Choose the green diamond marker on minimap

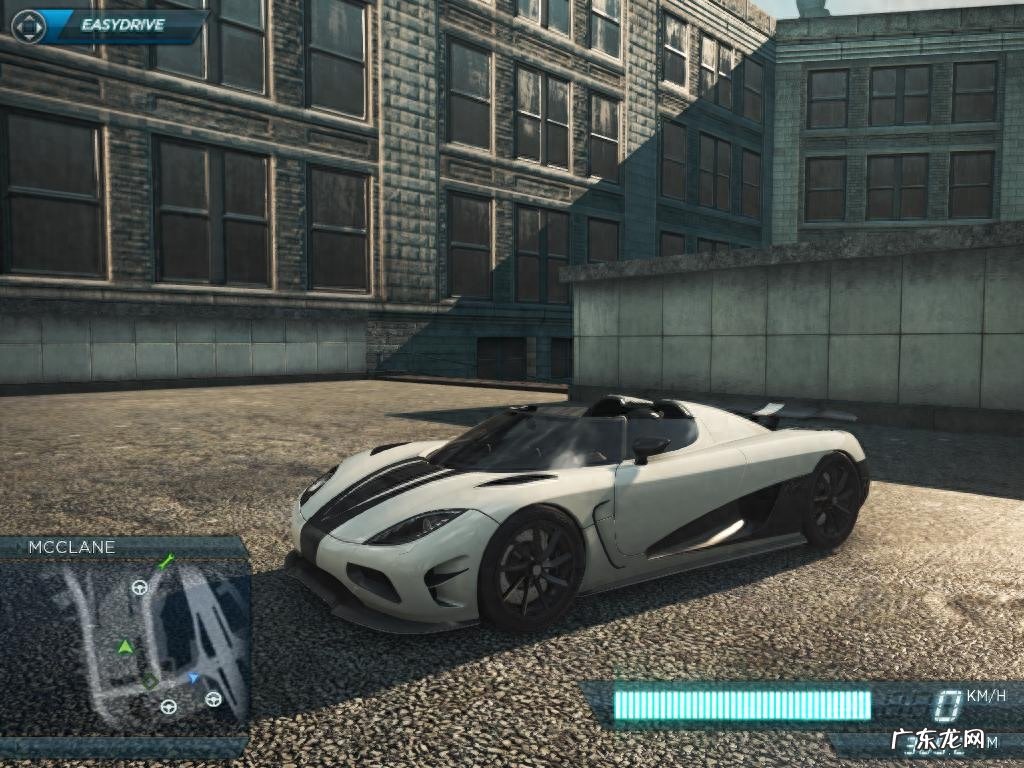[x=149, y=681]
